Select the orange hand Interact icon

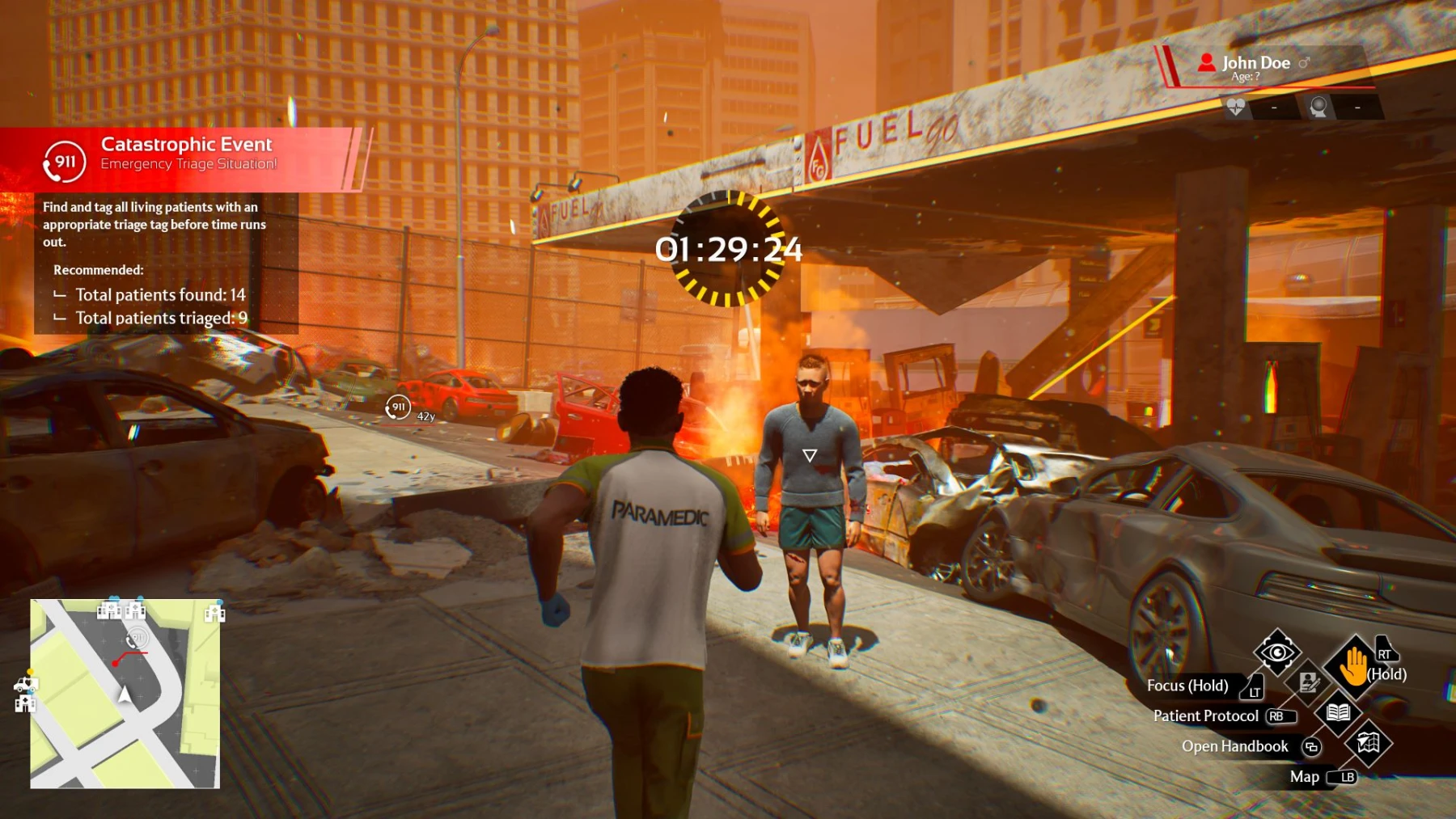tap(1354, 665)
